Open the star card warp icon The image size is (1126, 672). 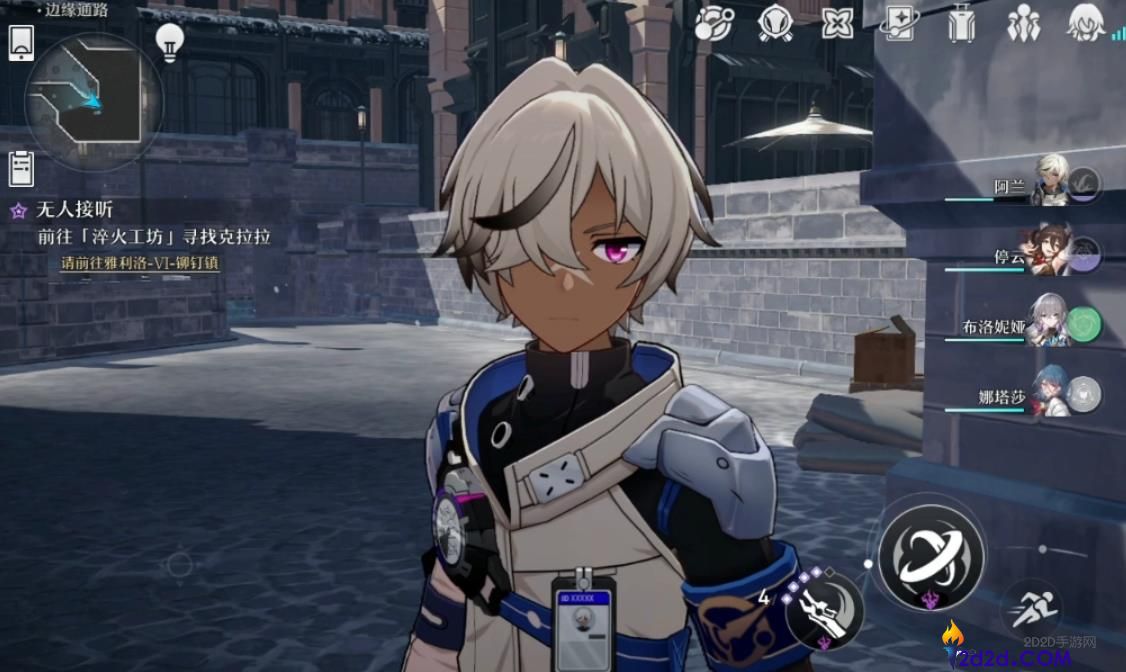pyautogui.click(x=899, y=23)
